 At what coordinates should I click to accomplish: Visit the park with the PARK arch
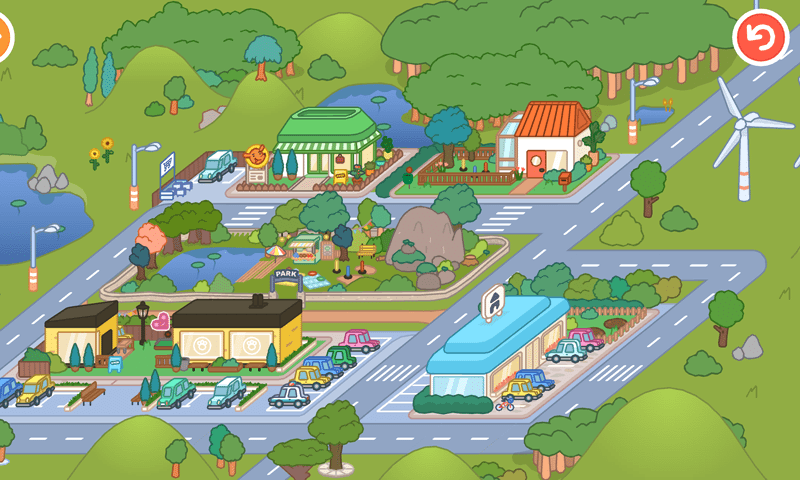click(x=285, y=275)
